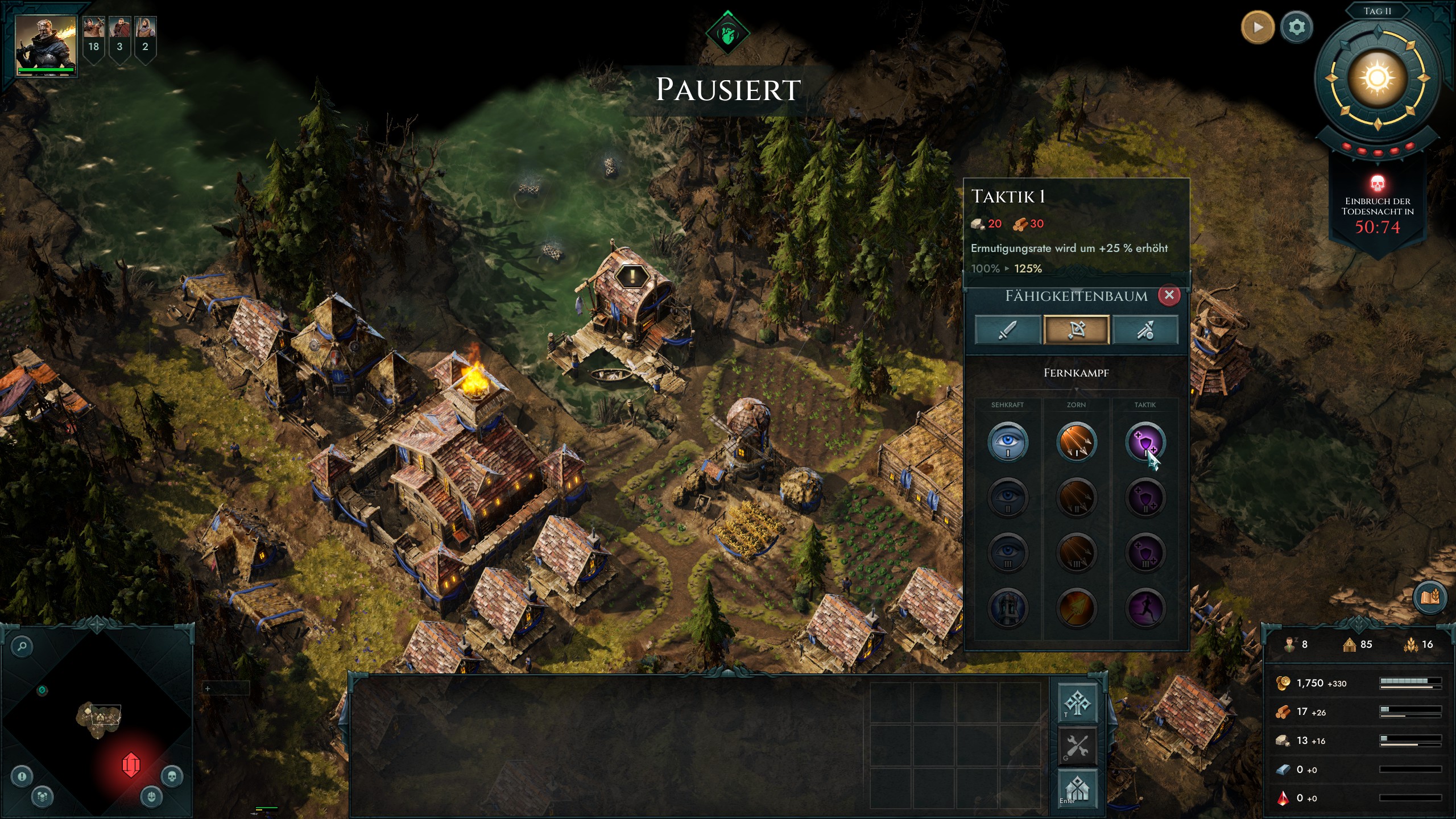
Task: Open the third skill tree tab
Action: click(x=1145, y=330)
